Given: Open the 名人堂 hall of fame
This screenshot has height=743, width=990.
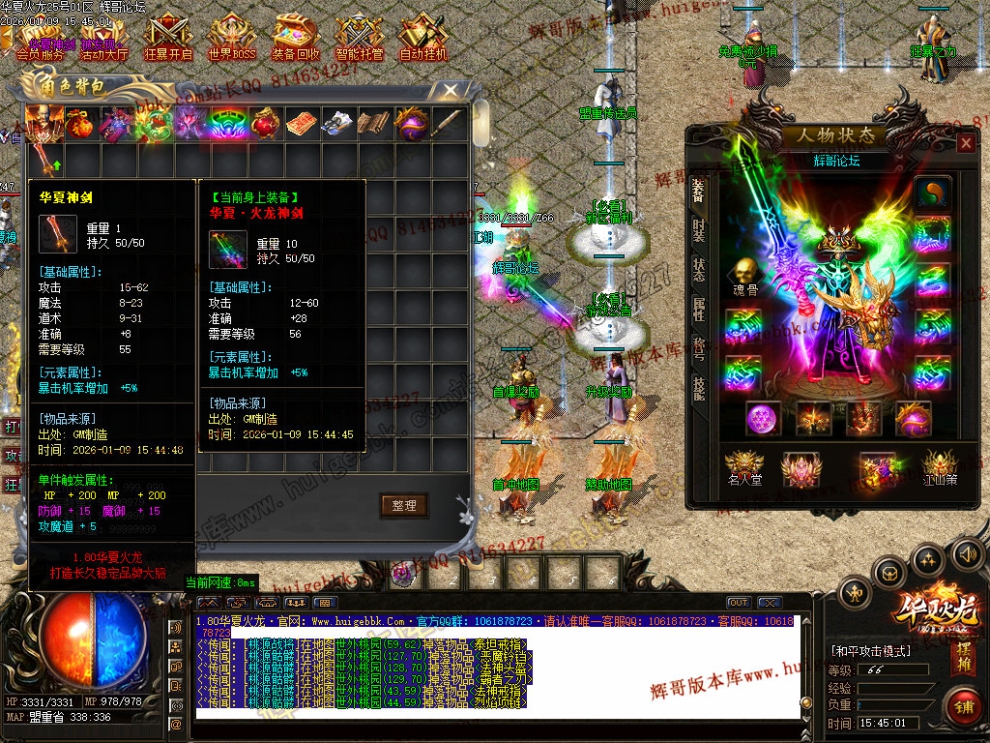Looking at the screenshot, I should (x=745, y=468).
